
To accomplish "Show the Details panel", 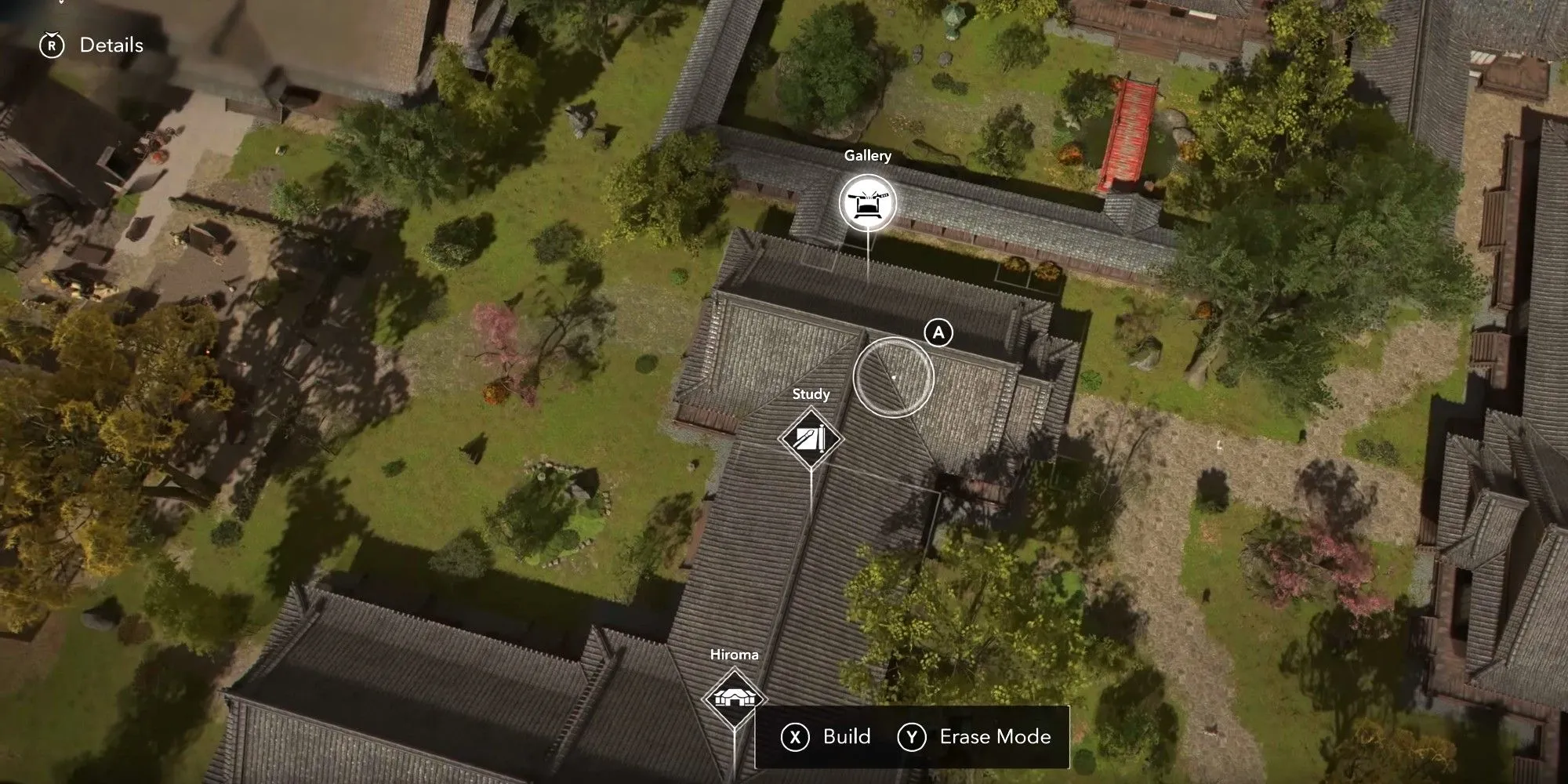I will (93, 45).
